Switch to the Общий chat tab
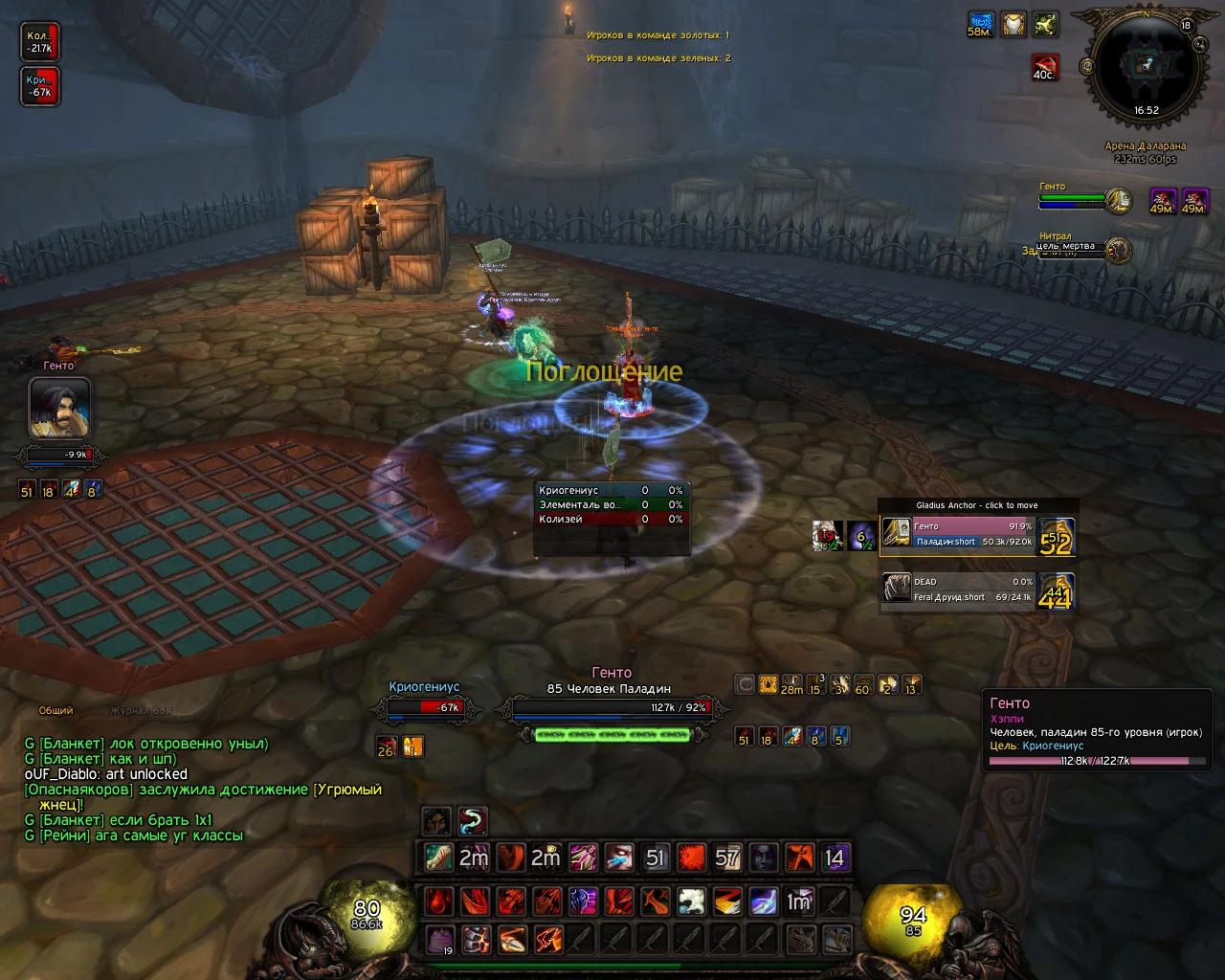Viewport: 1225px width, 980px height. [x=56, y=711]
